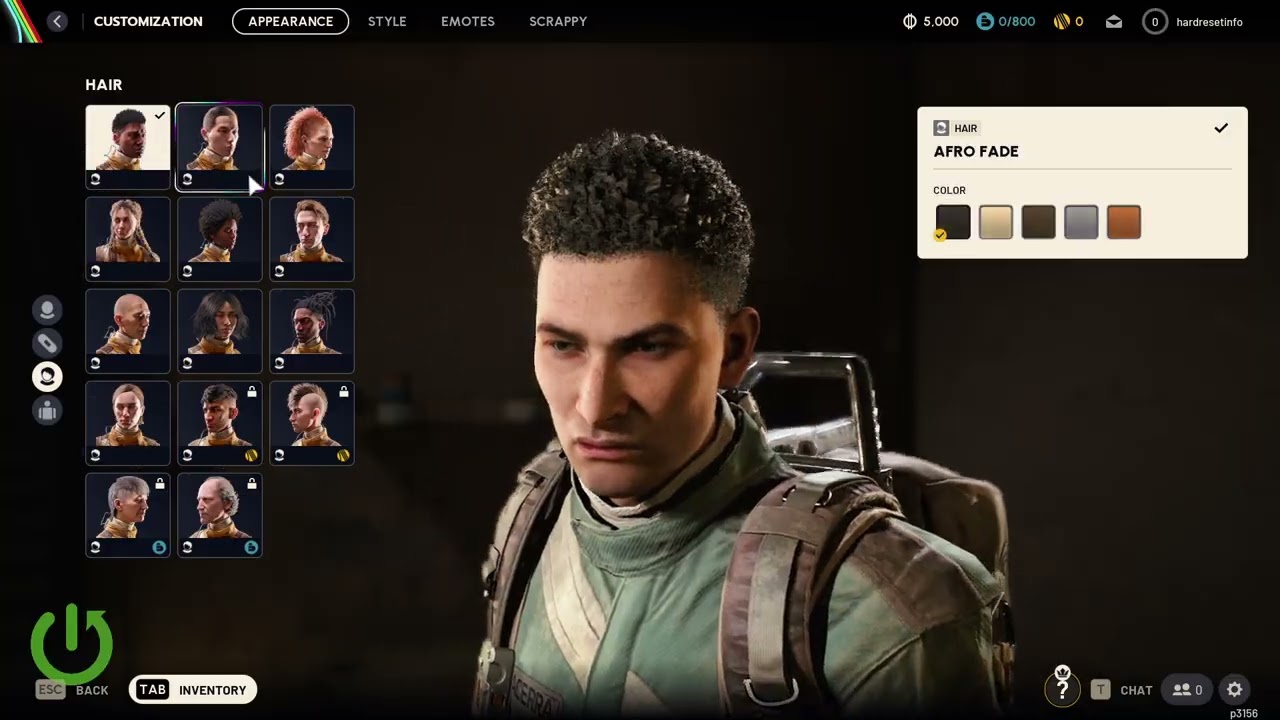This screenshot has width=1280, height=720.
Task: Pick the black hair color swatch
Action: [x=953, y=222]
